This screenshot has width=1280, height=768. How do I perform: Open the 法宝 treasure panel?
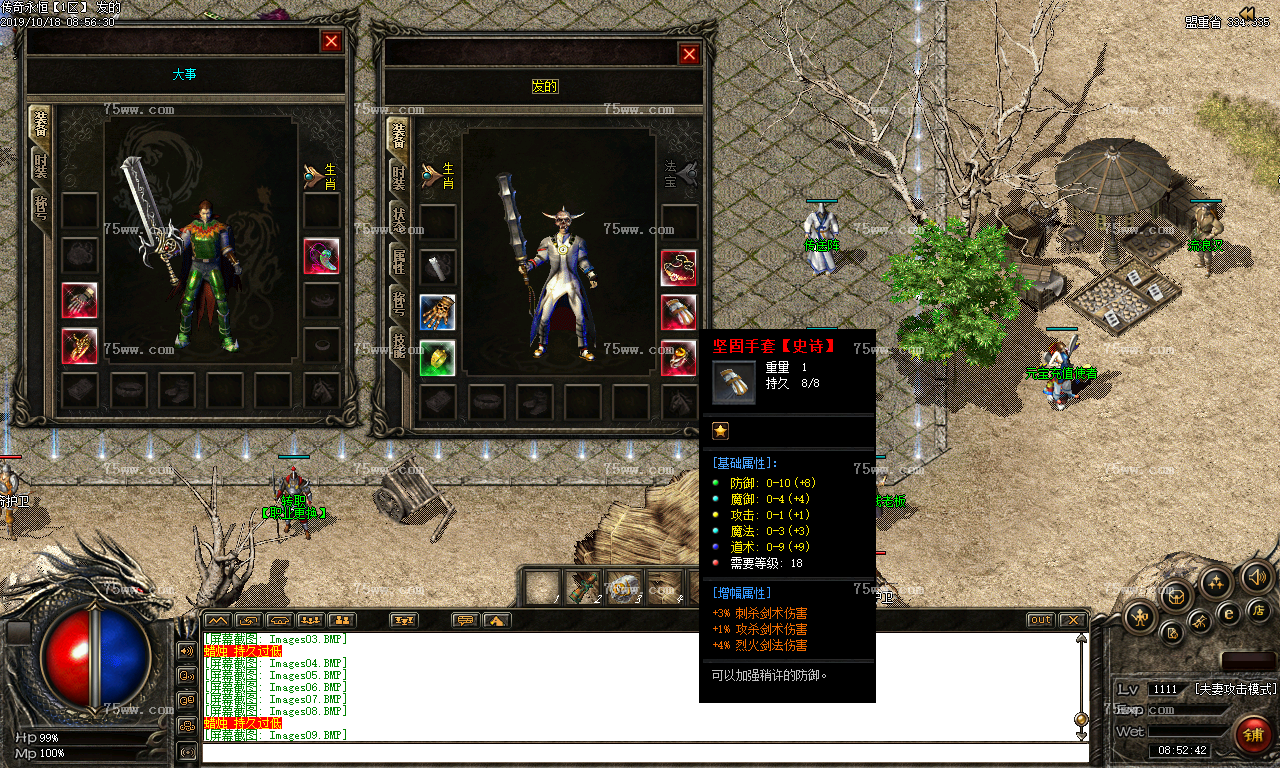tap(681, 175)
